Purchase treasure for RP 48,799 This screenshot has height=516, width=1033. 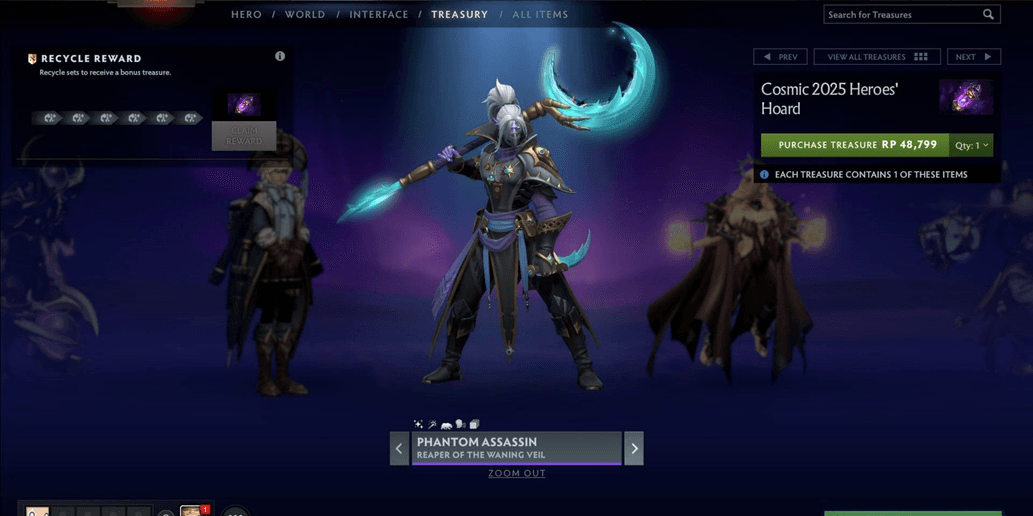click(855, 145)
